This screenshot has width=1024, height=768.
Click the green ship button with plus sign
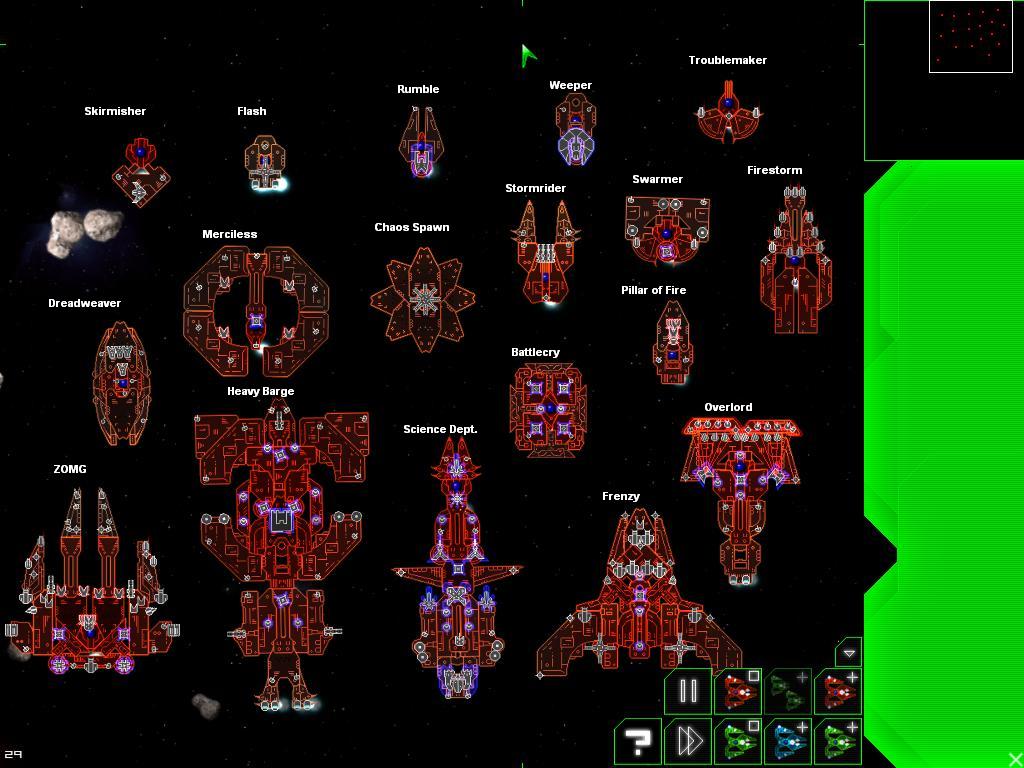[838, 741]
